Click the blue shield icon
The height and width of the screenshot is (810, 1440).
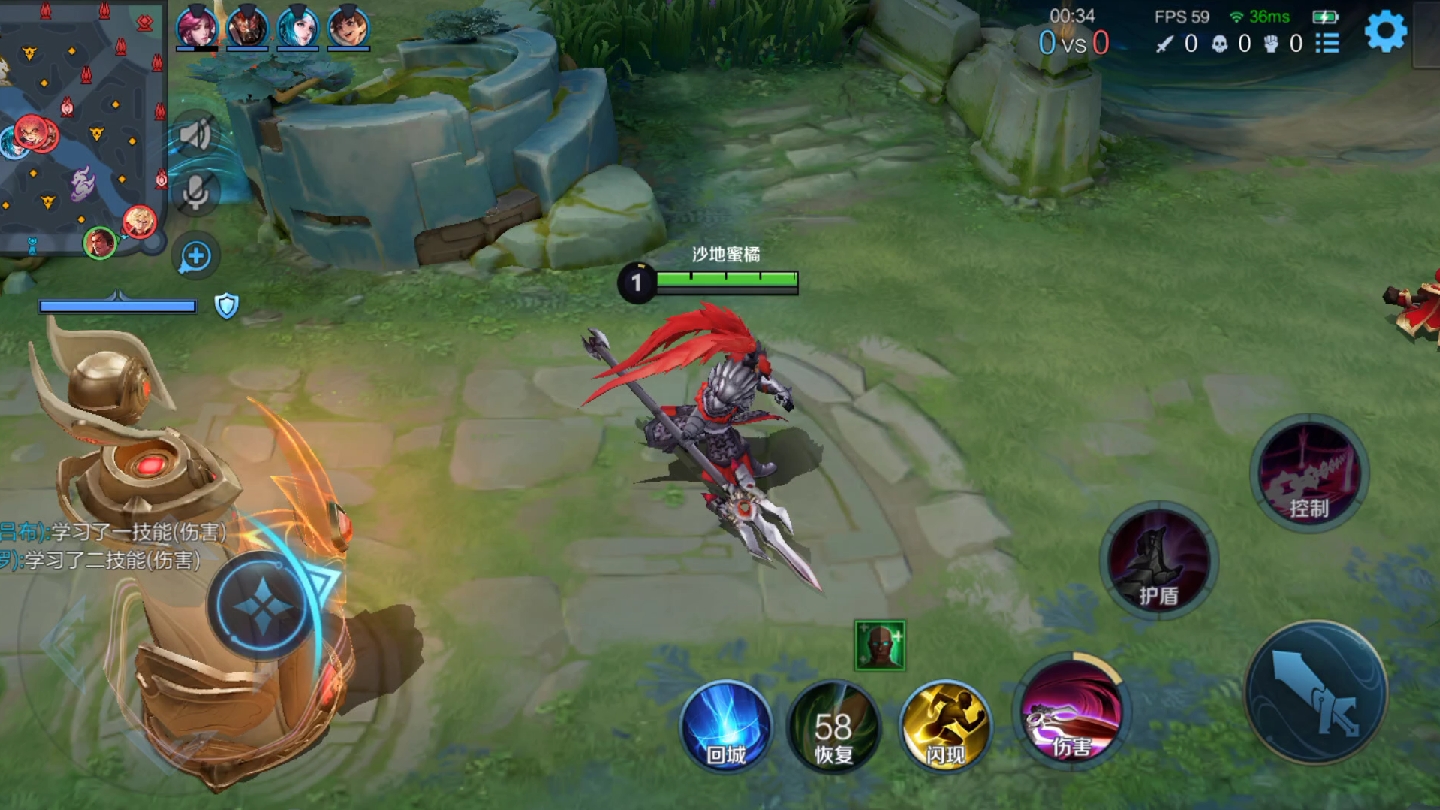point(227,306)
